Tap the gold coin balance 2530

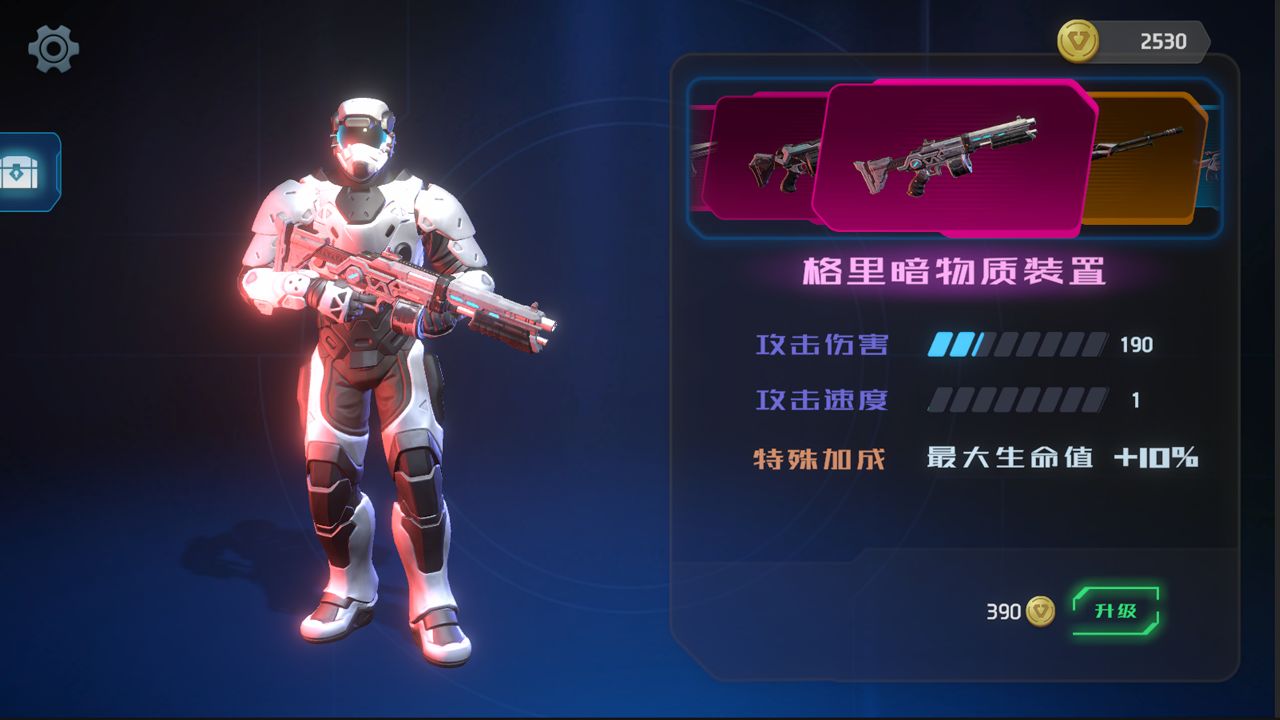1133,42
